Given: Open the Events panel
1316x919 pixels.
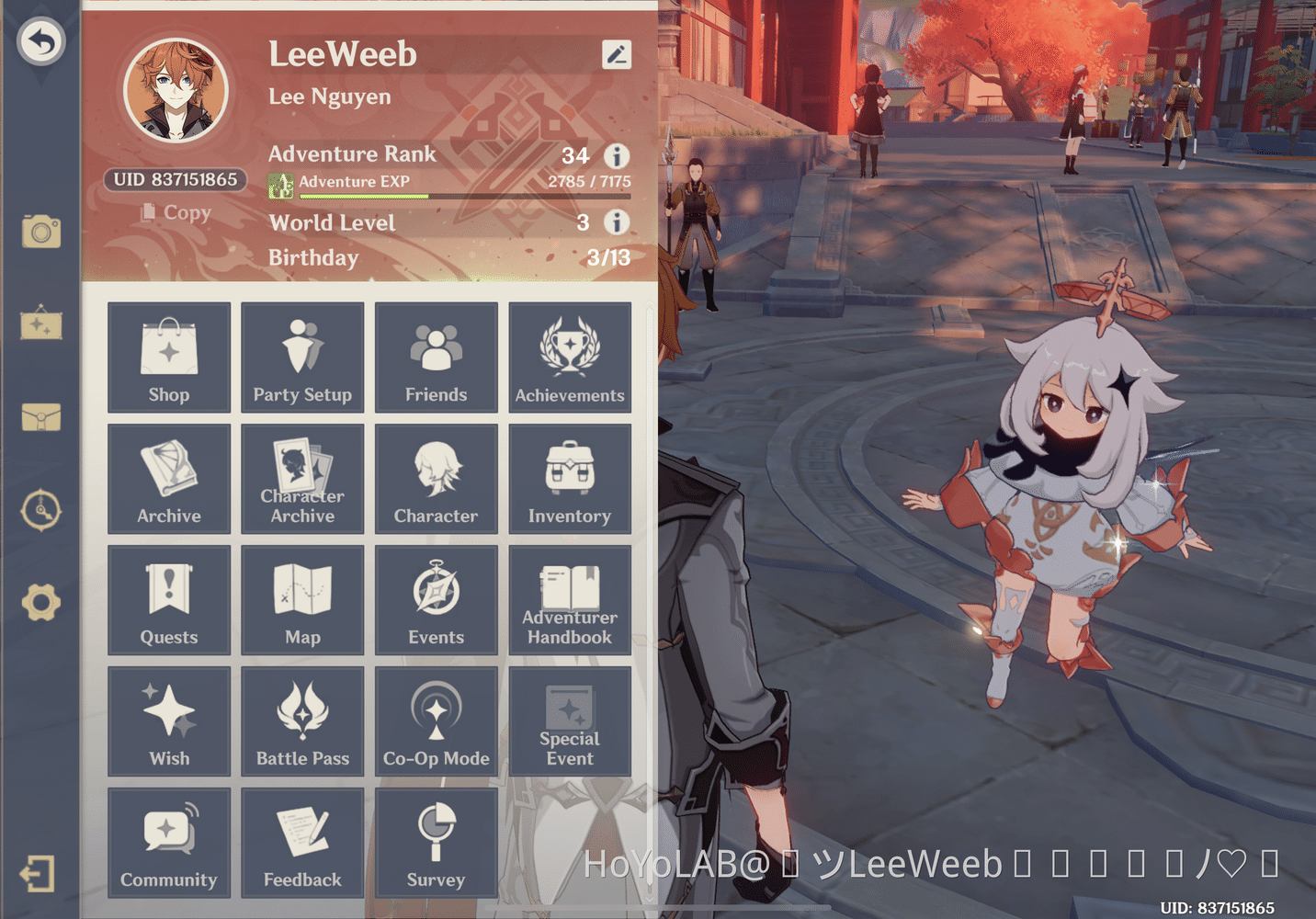Looking at the screenshot, I should click(437, 600).
